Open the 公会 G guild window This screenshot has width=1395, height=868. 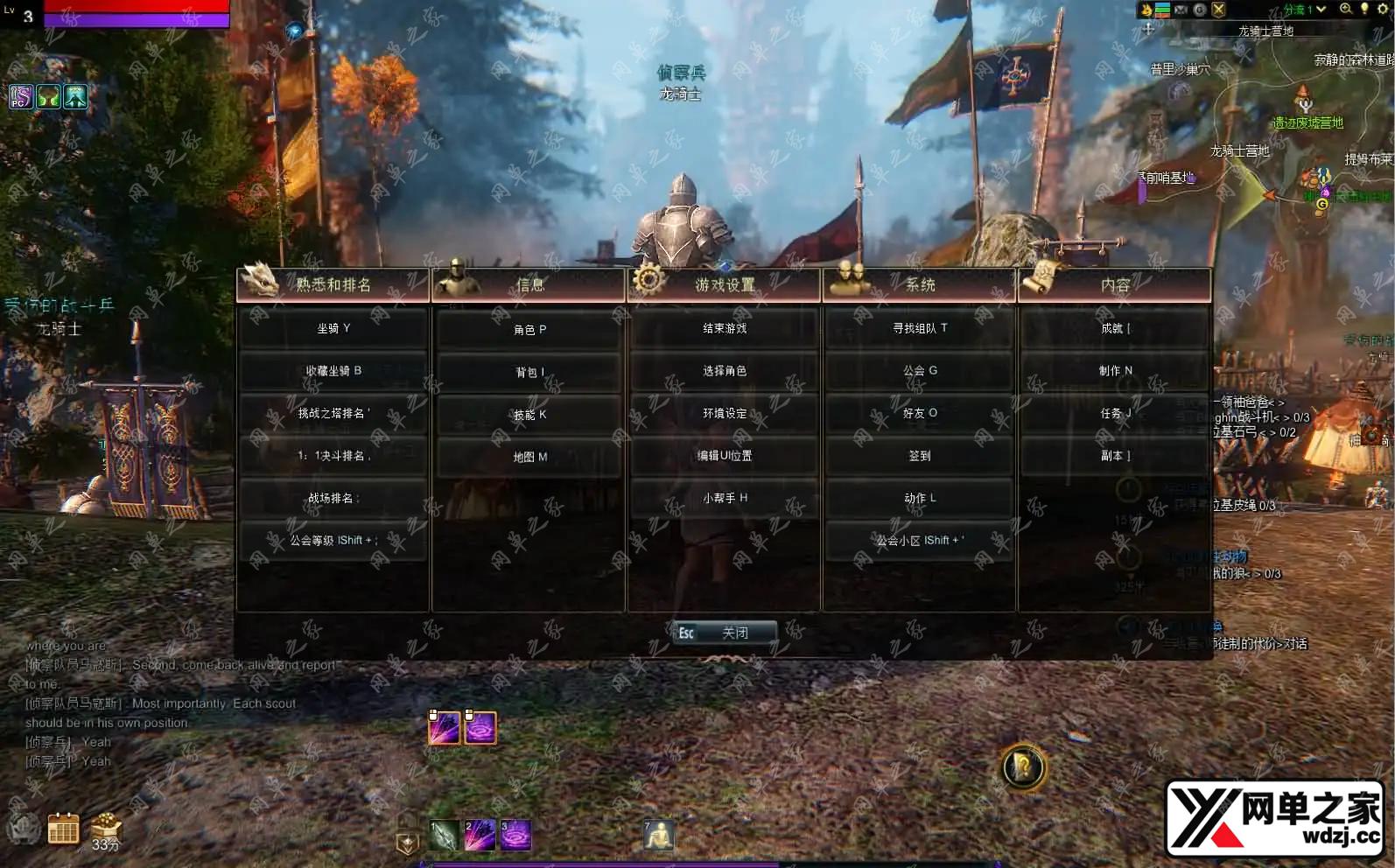920,371
